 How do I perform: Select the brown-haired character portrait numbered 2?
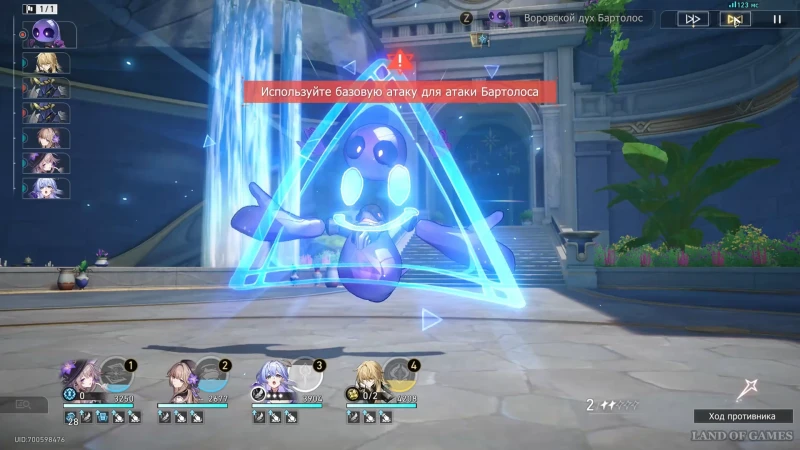point(180,377)
